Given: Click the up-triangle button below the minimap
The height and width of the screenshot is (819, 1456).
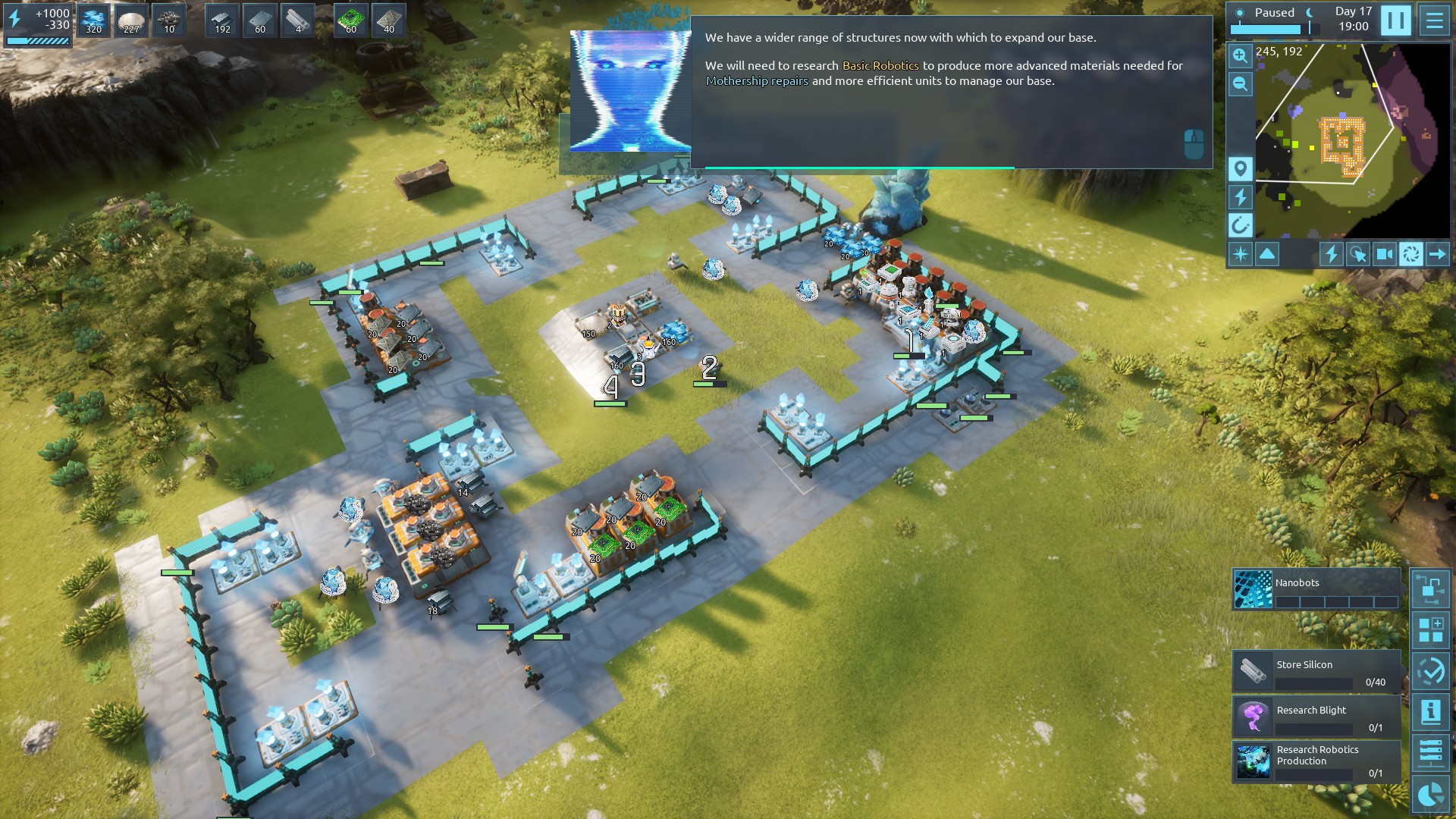Looking at the screenshot, I should pos(1267,254).
